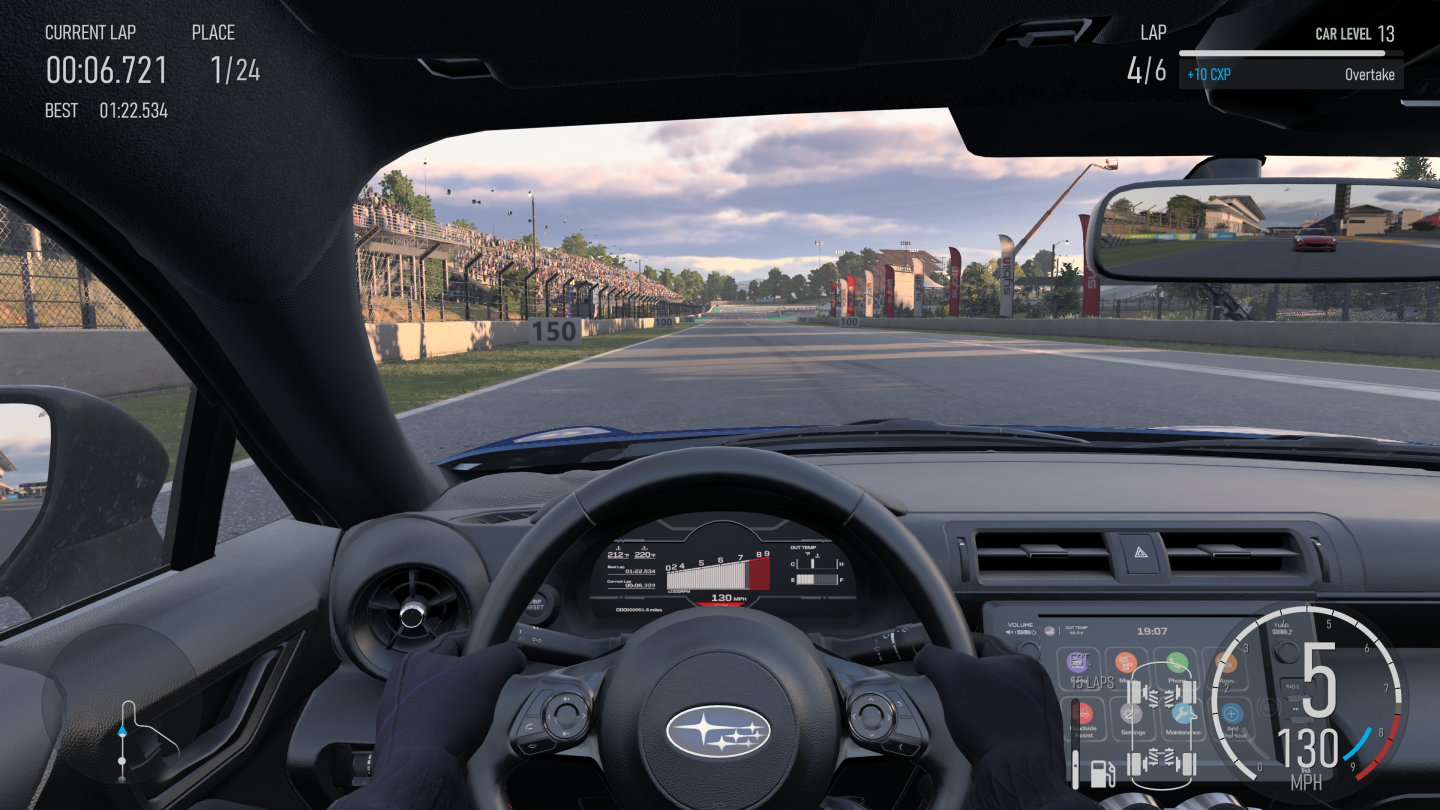This screenshot has width=1440, height=810.
Task: Mute audio via the volume speaker icon
Action: point(1009,632)
